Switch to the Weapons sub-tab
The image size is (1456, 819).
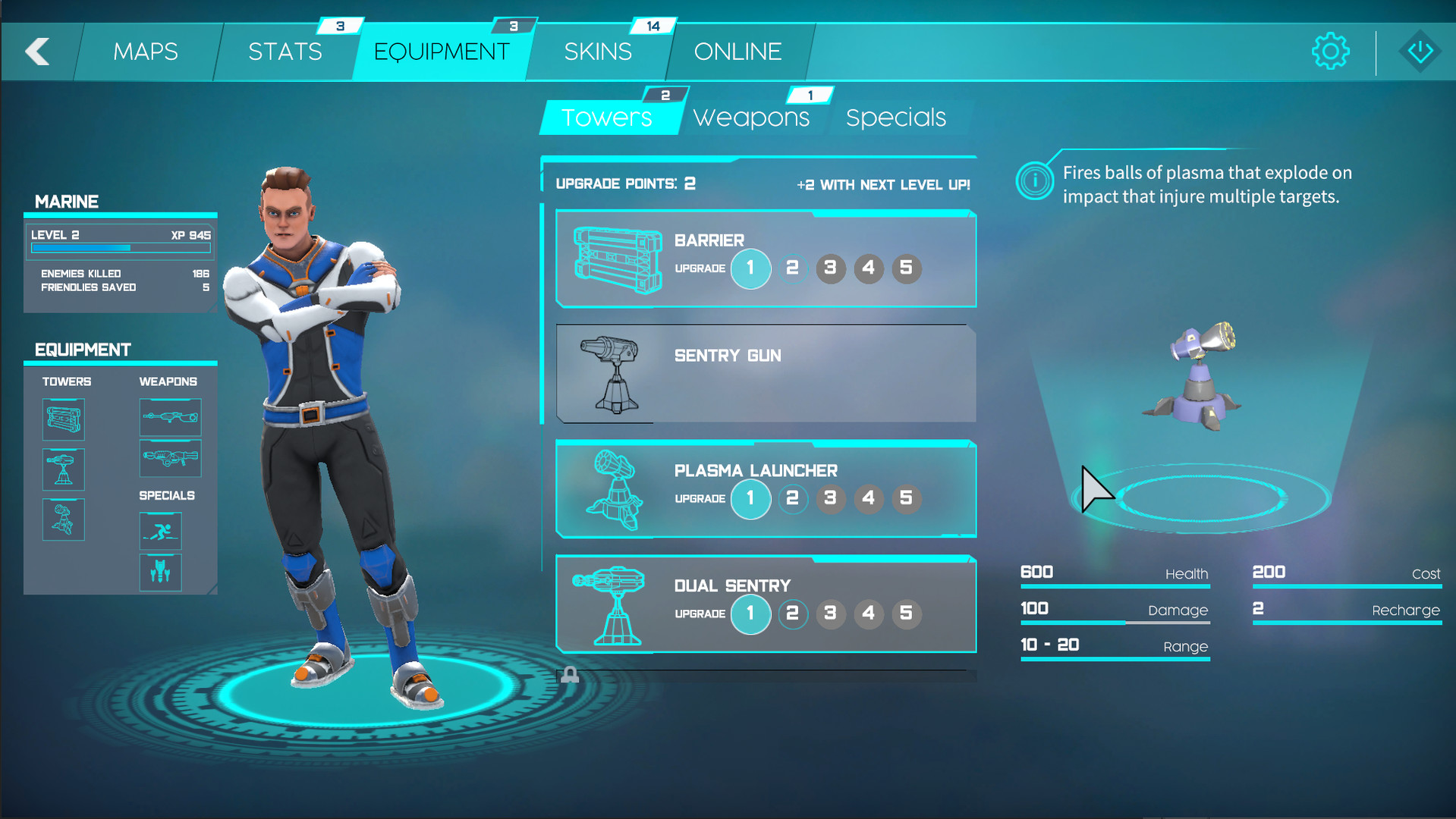[x=751, y=118]
